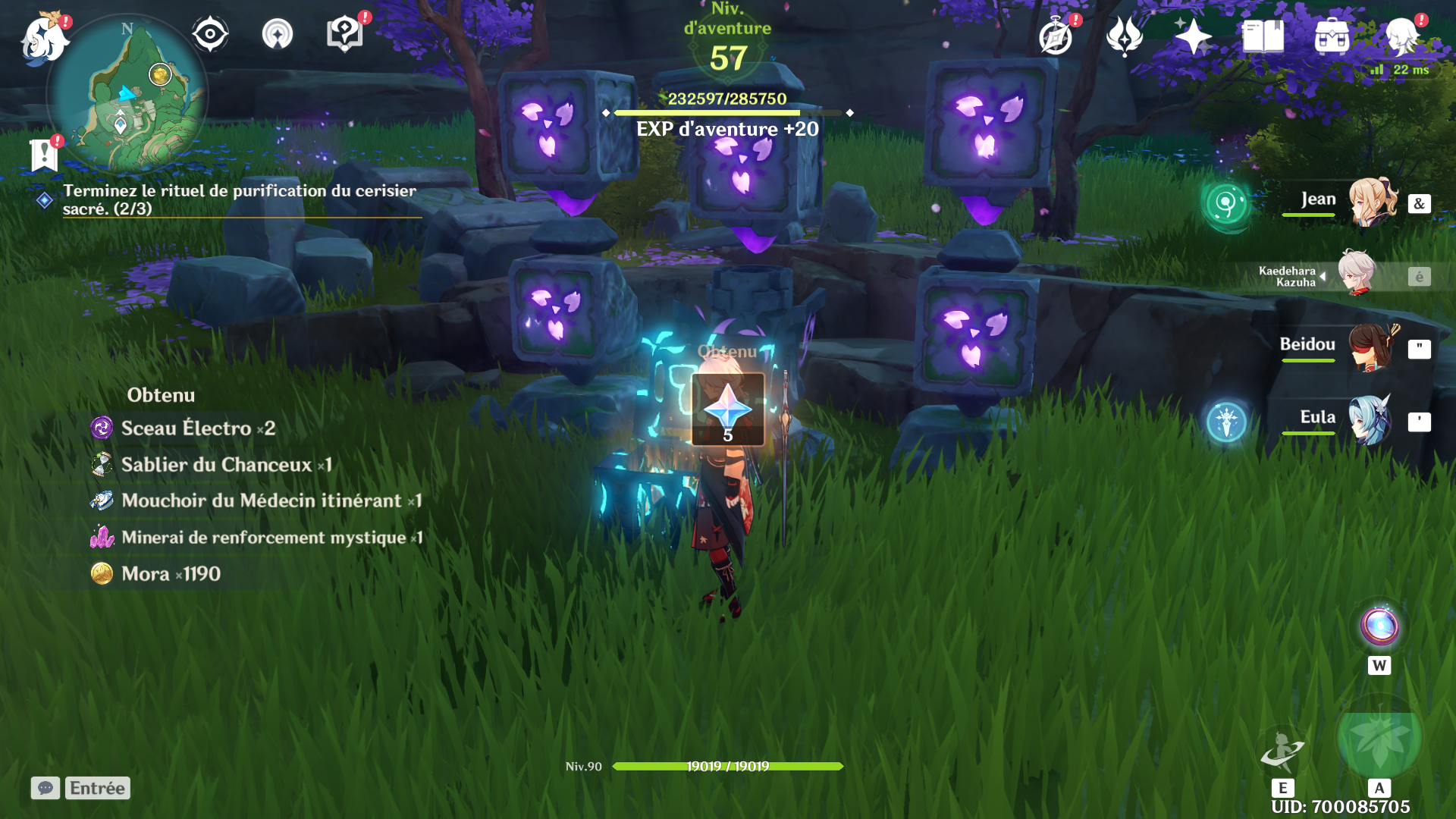The height and width of the screenshot is (819, 1456).
Task: Activate Kazuha's elemental skill icon
Action: point(1282,750)
